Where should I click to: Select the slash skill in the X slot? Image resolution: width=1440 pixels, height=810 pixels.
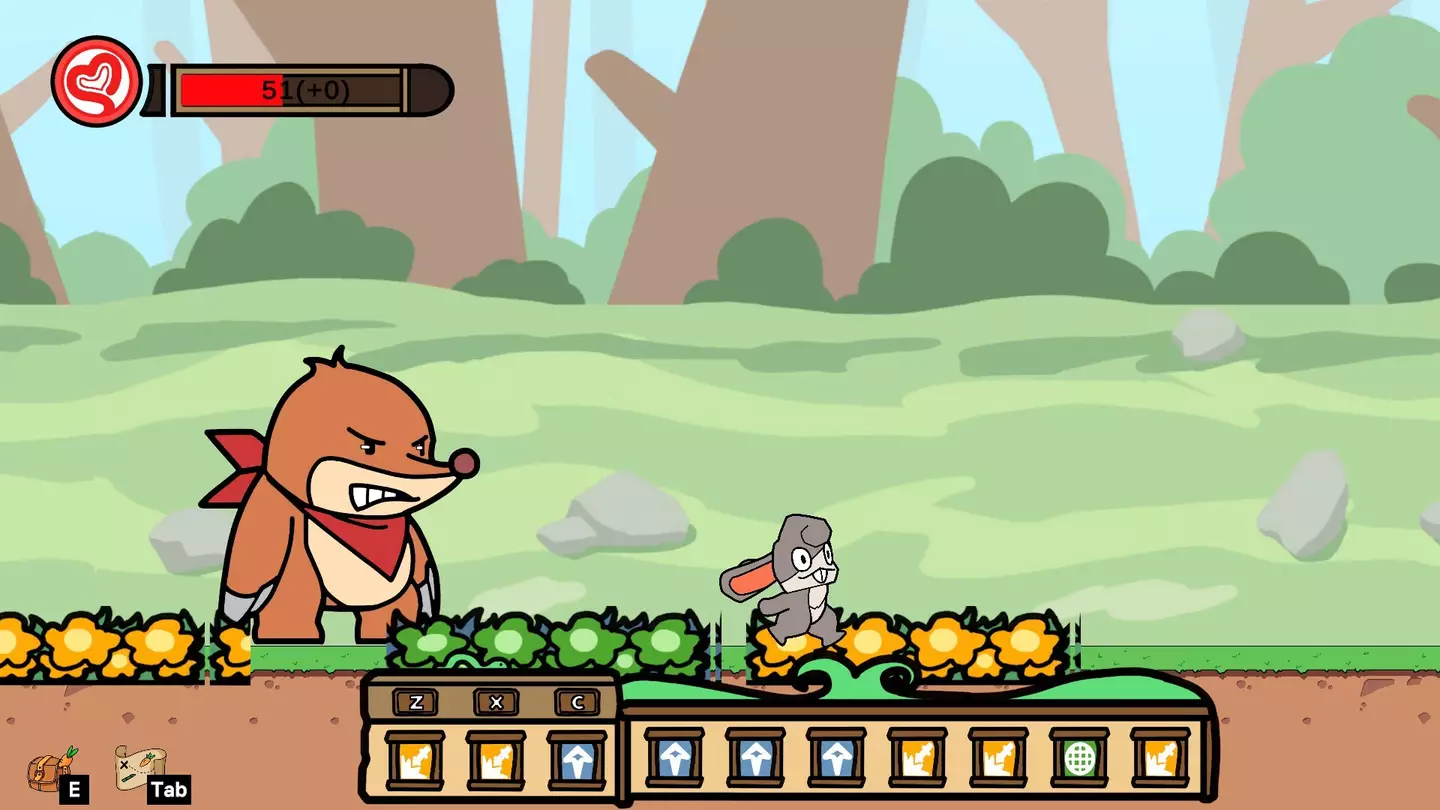tap(495, 760)
